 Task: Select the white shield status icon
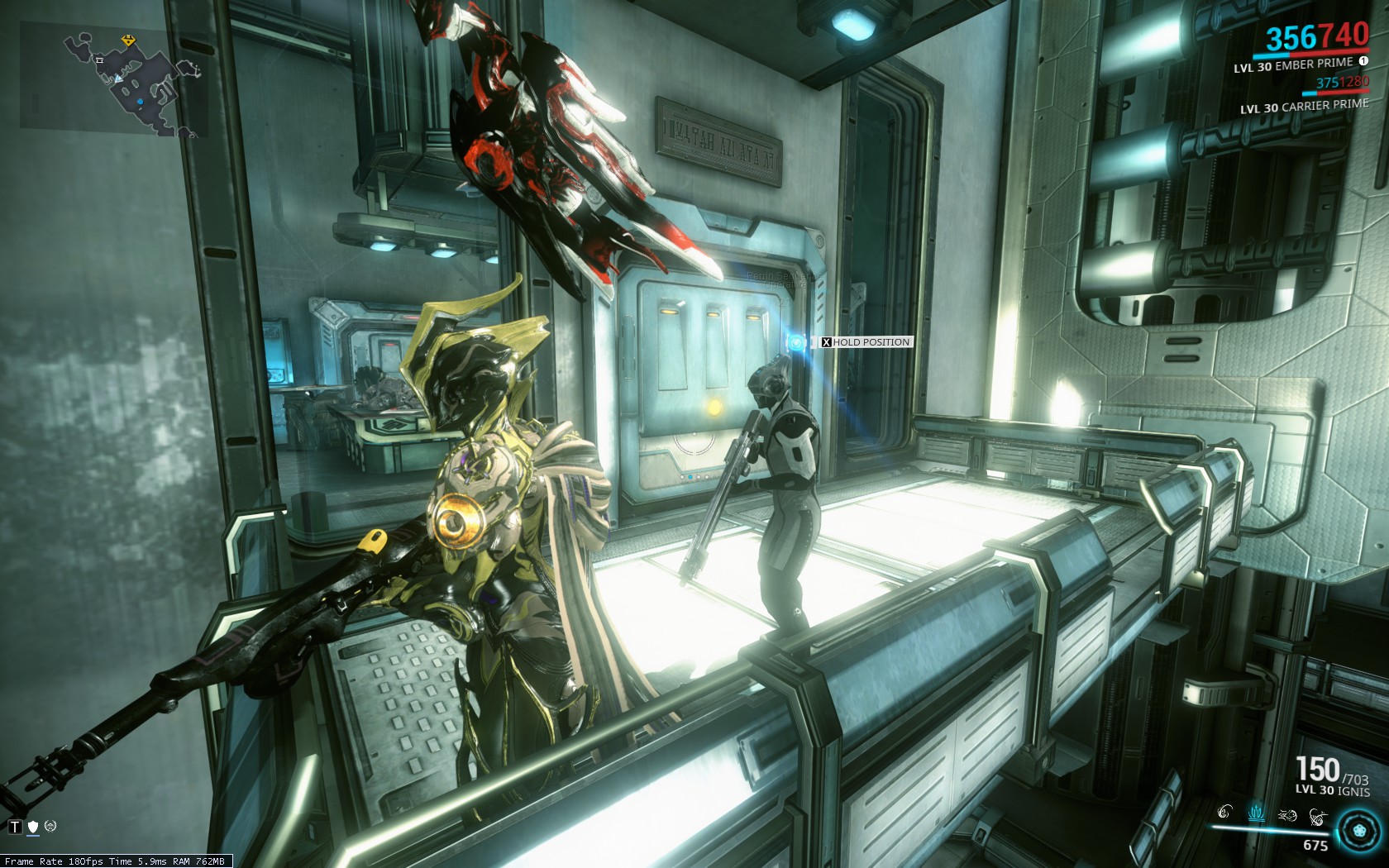(x=33, y=826)
